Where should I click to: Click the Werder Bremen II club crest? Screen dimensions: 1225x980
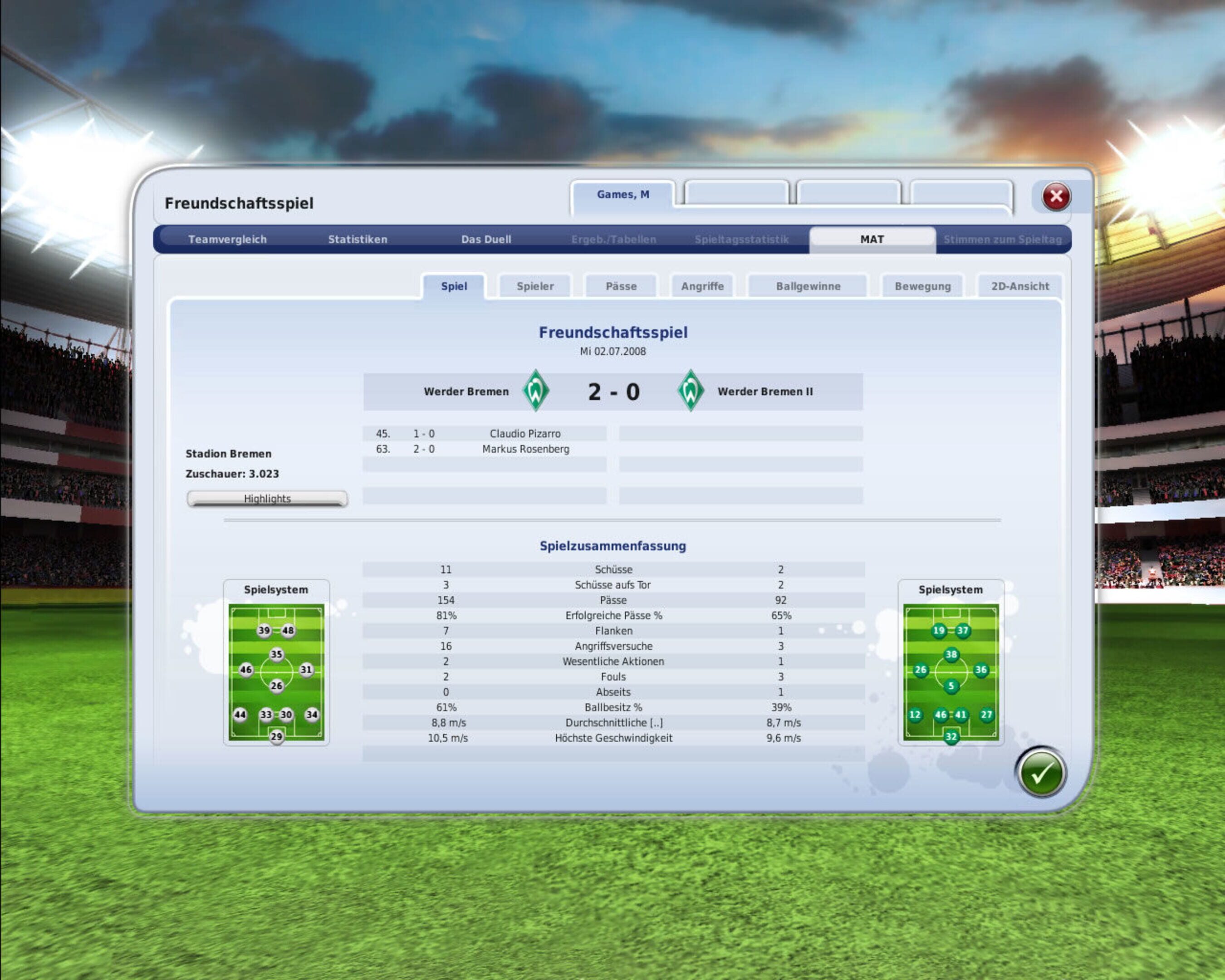(x=691, y=391)
